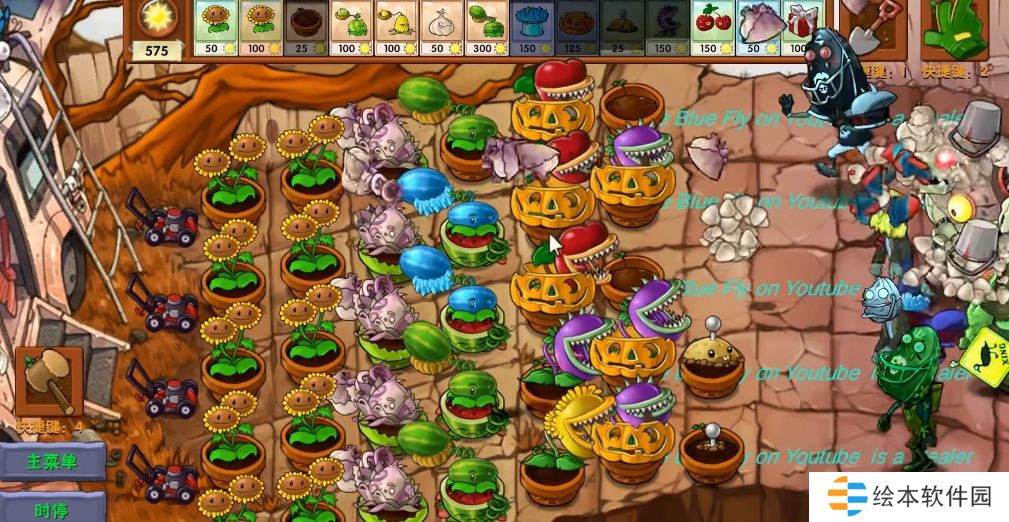Select the red gift box seed packet
The width and height of the screenshot is (1009, 522).
click(x=798, y=27)
